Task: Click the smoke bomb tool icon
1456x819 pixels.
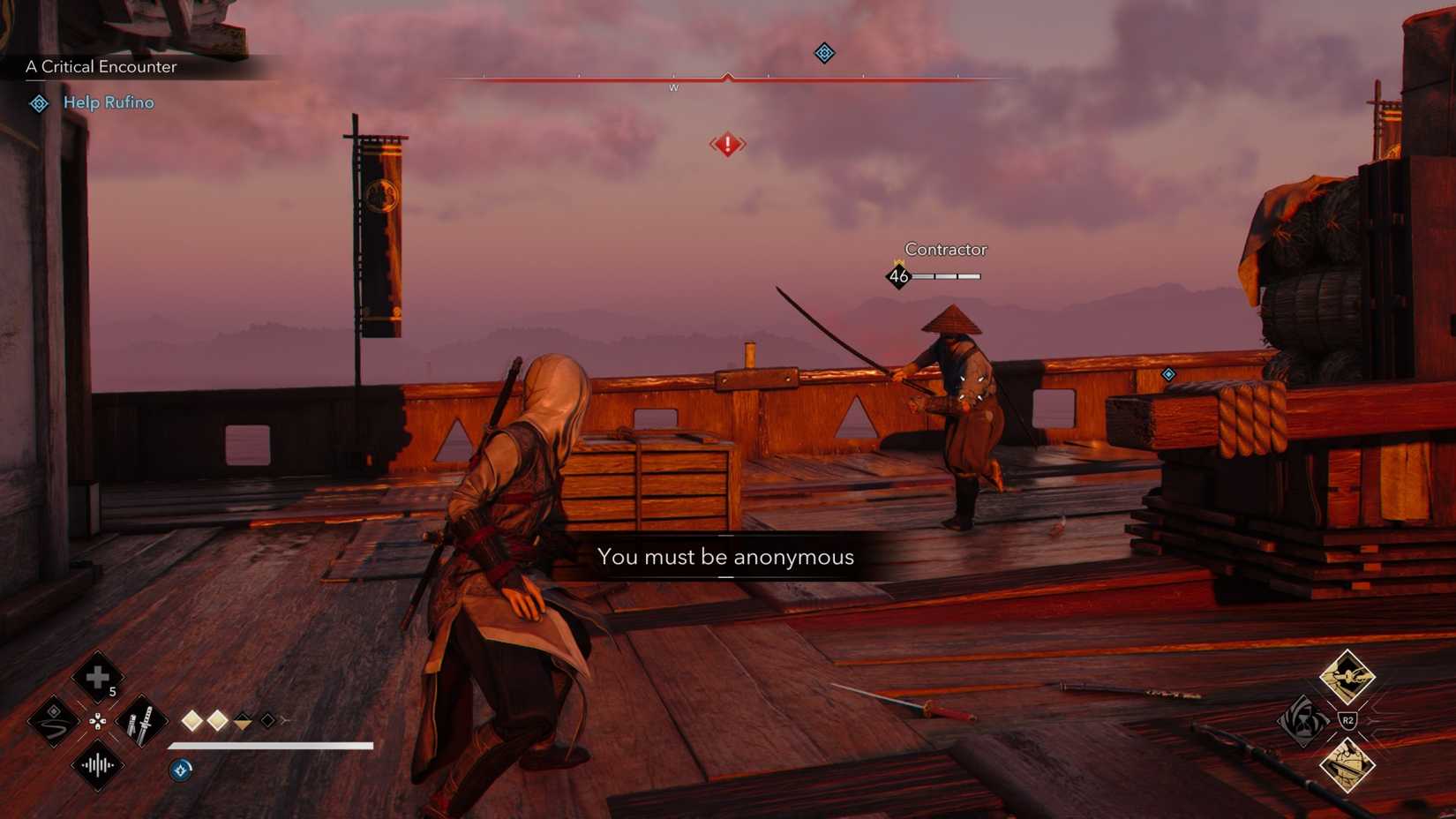Action: [52, 722]
